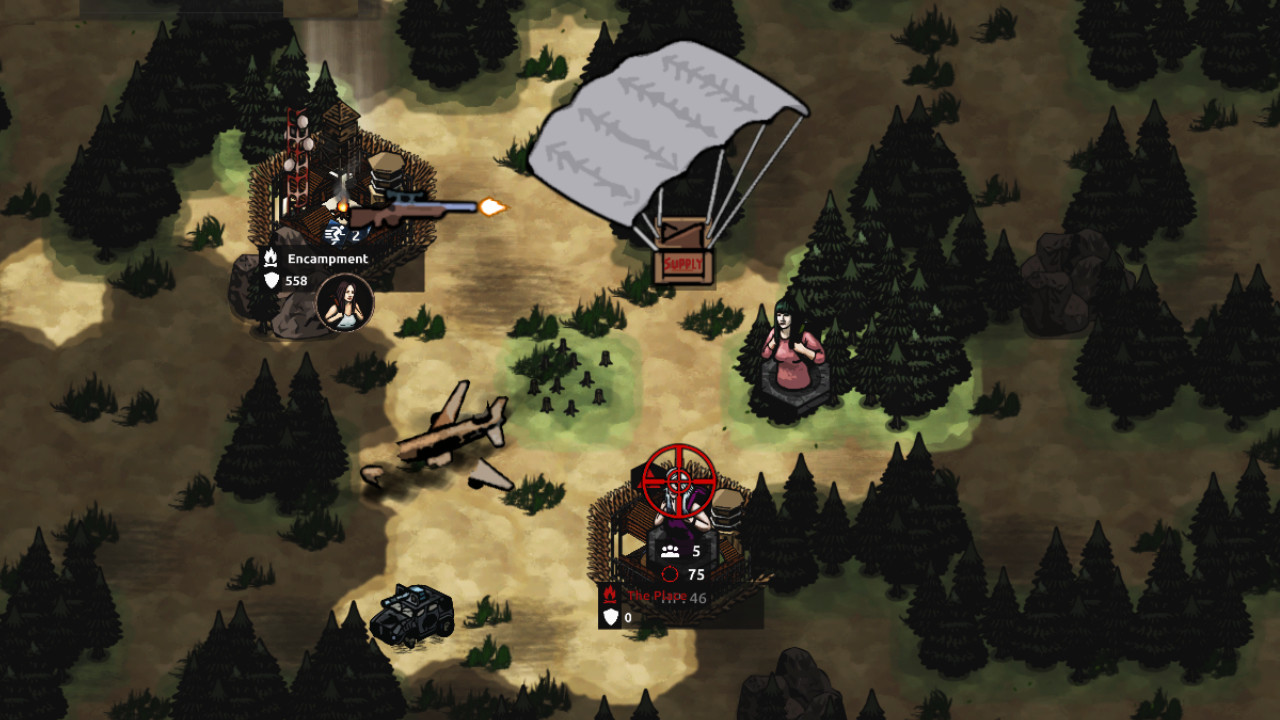The image size is (1280, 720).
Task: Select the Encampment base name label
Action: pyautogui.click(x=327, y=259)
